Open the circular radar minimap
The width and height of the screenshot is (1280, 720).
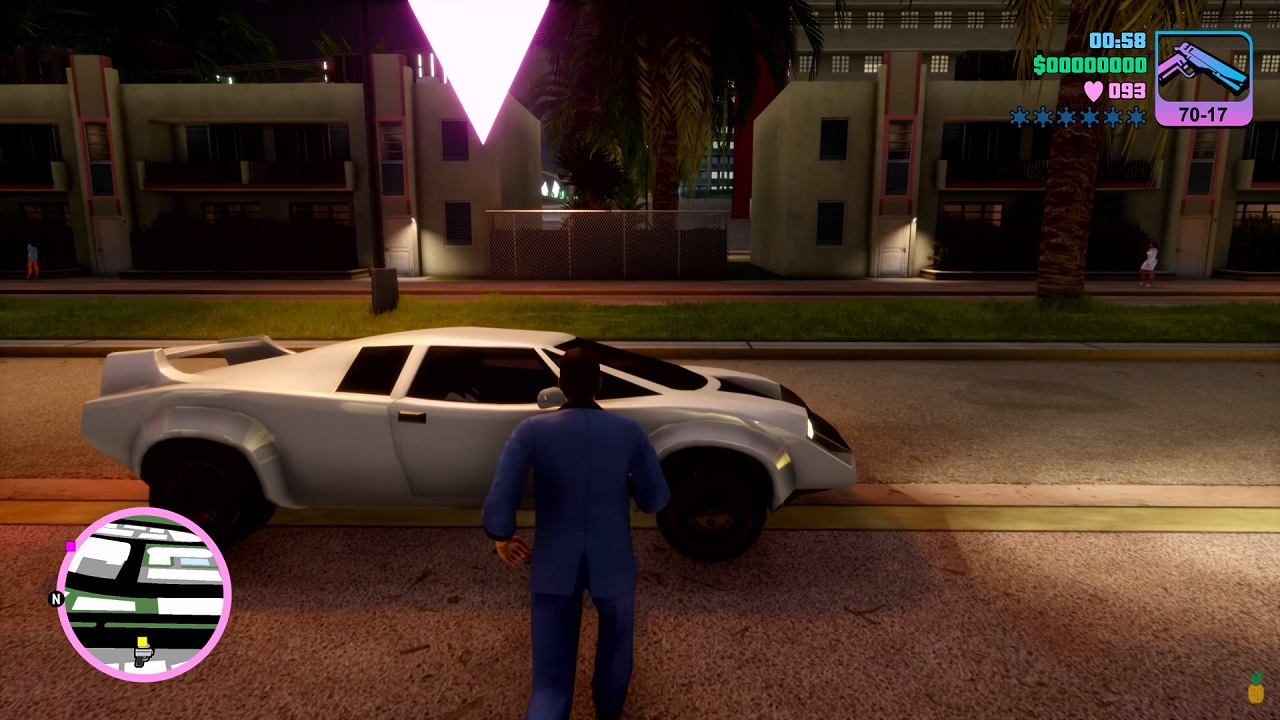click(144, 594)
